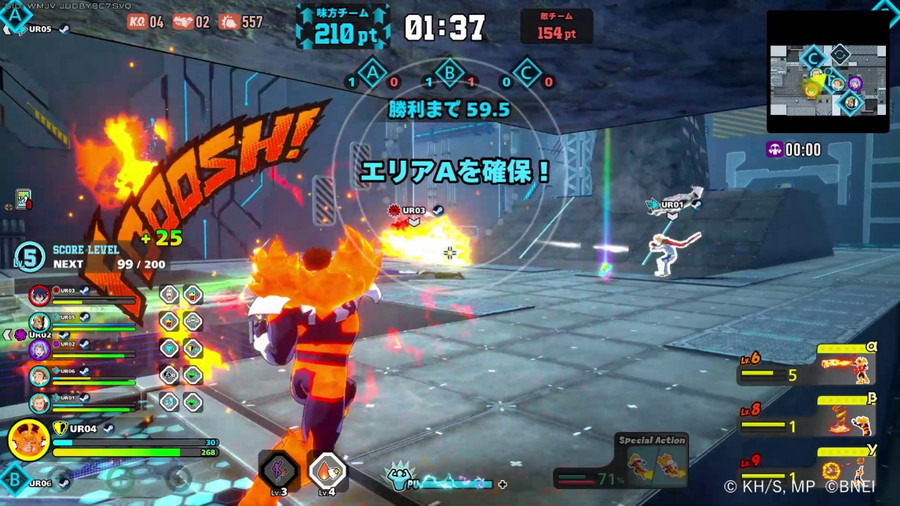Viewport: 900px width, 506px height.
Task: Select the area B capture point marker
Action: tap(450, 73)
